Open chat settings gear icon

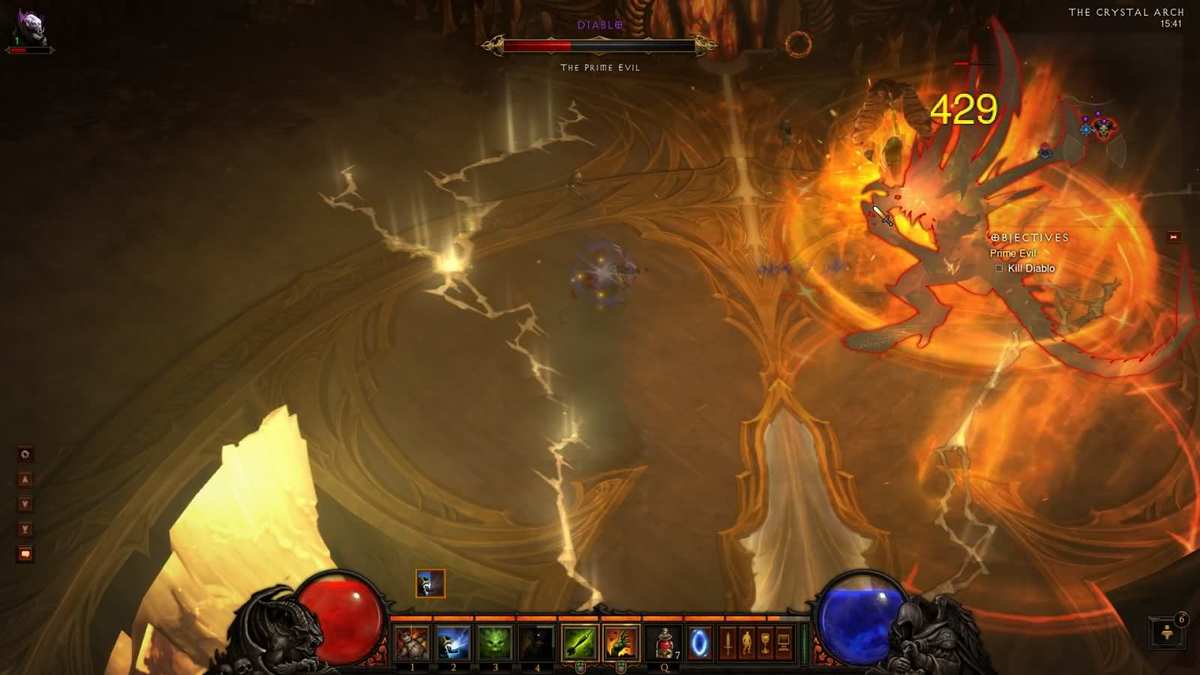coord(25,453)
